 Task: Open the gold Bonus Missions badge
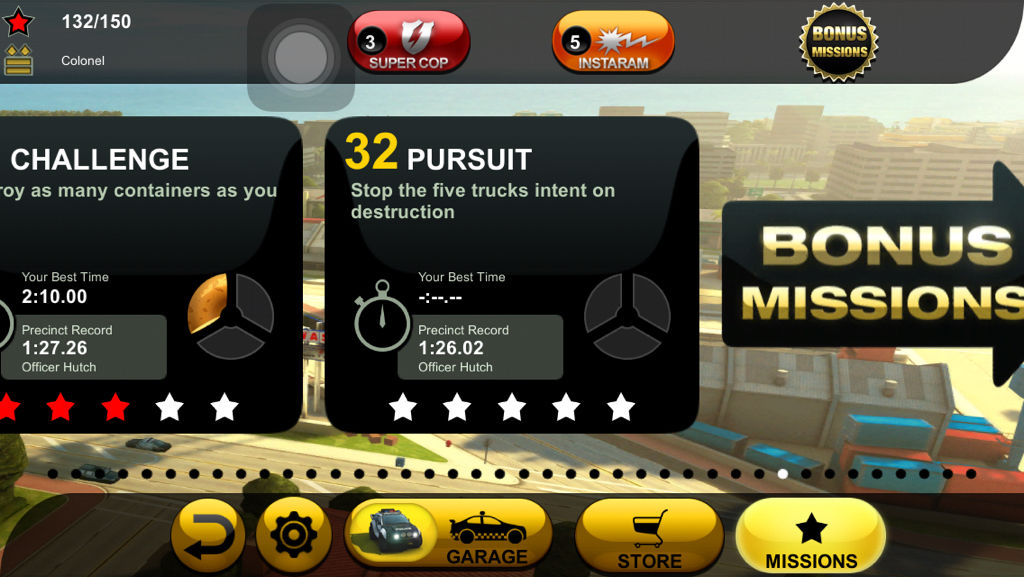(x=839, y=41)
